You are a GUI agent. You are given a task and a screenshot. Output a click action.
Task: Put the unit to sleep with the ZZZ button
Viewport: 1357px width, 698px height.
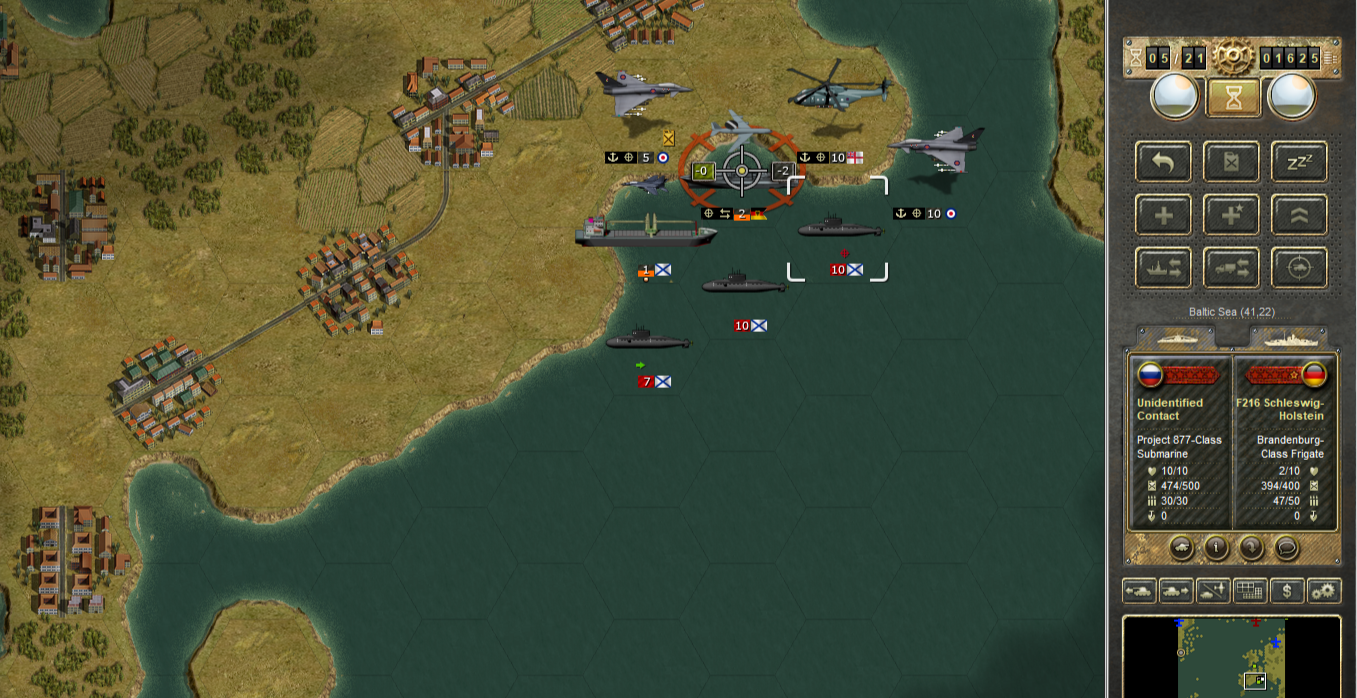(1299, 162)
